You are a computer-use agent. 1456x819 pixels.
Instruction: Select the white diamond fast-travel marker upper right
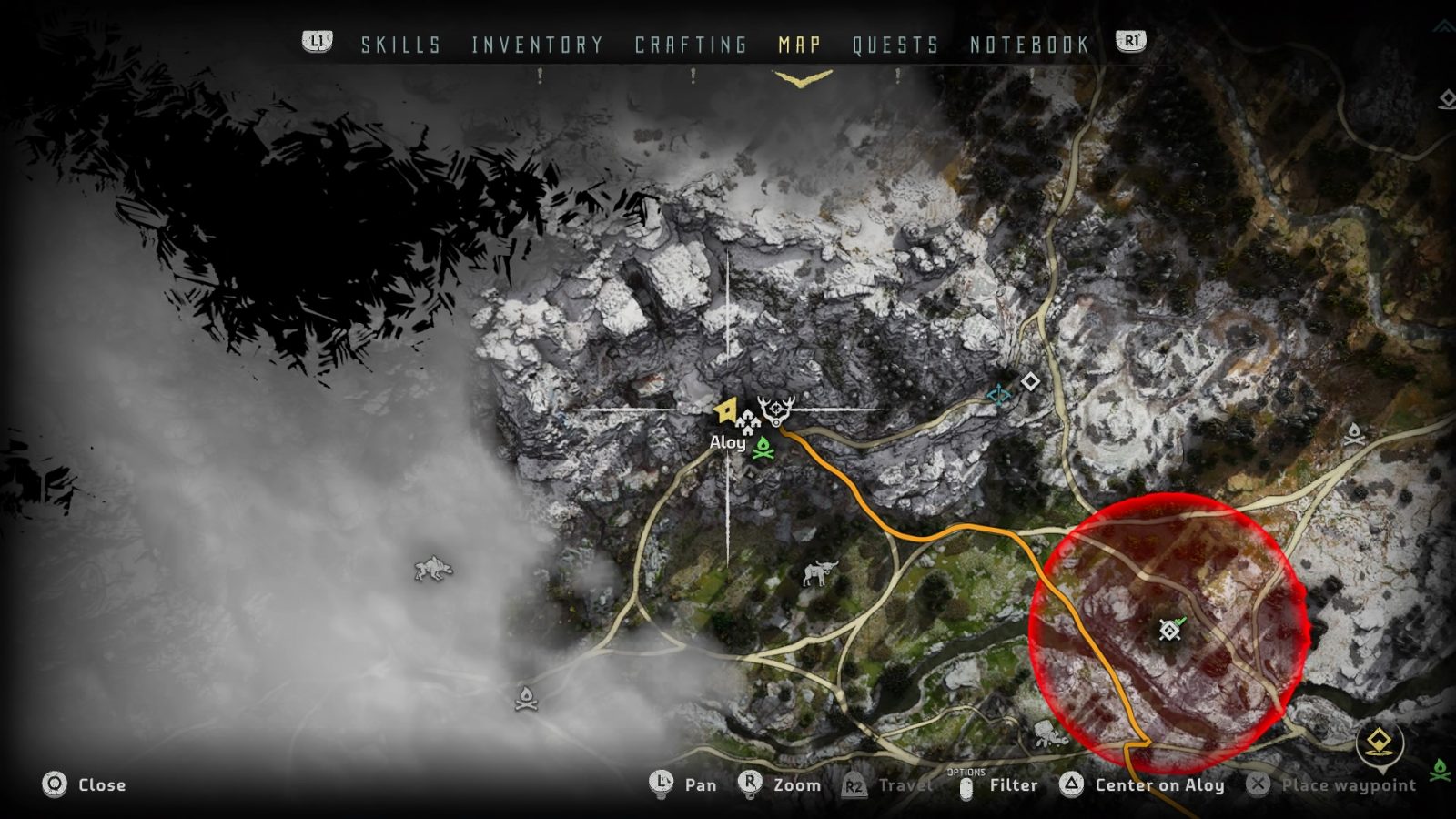click(x=1030, y=383)
